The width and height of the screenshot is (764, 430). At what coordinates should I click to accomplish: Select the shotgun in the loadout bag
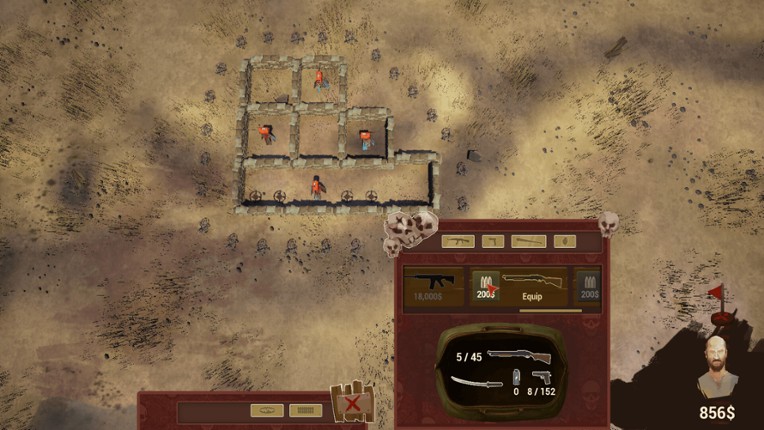(524, 355)
